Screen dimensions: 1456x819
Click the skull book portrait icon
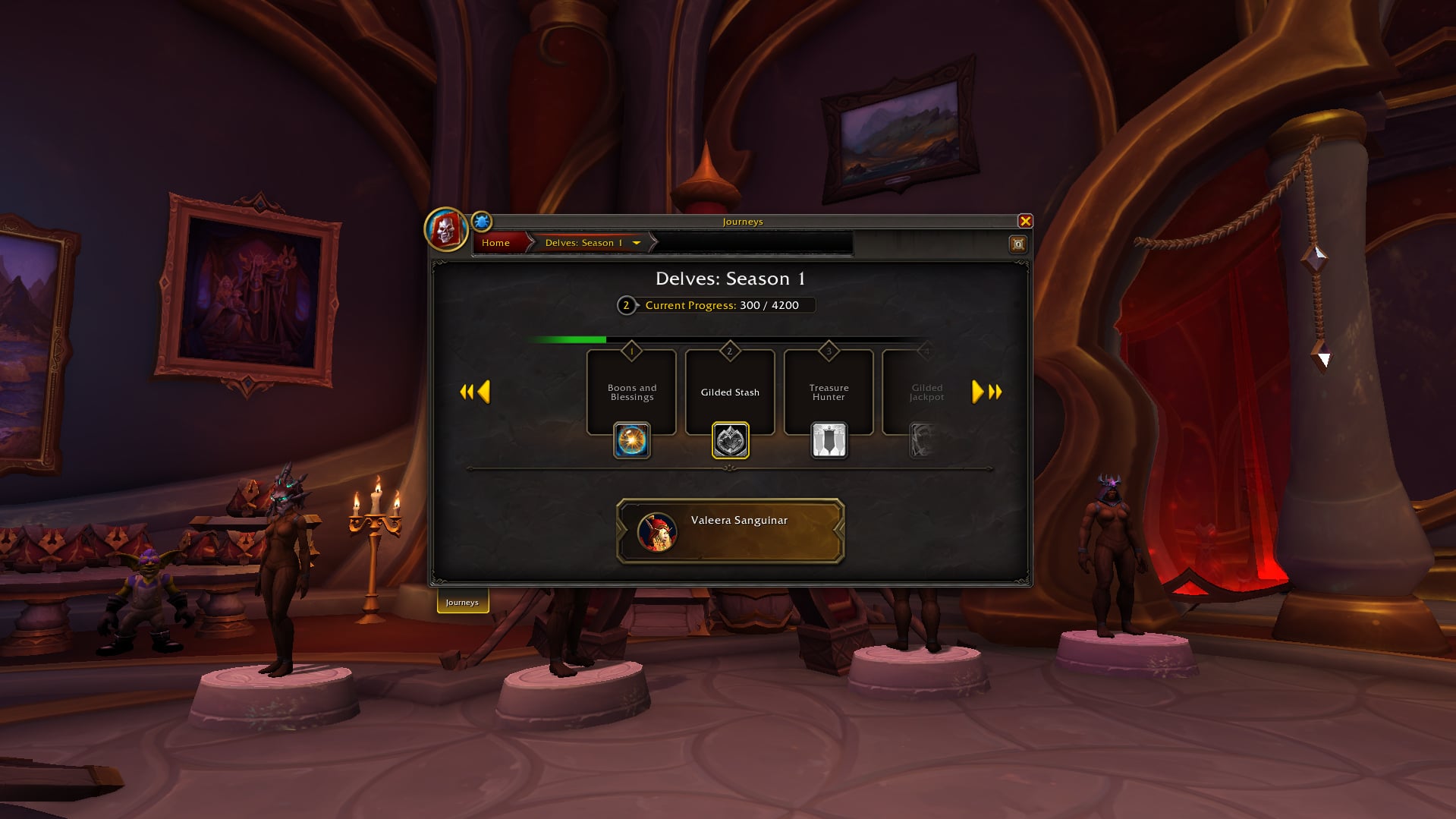pos(445,228)
